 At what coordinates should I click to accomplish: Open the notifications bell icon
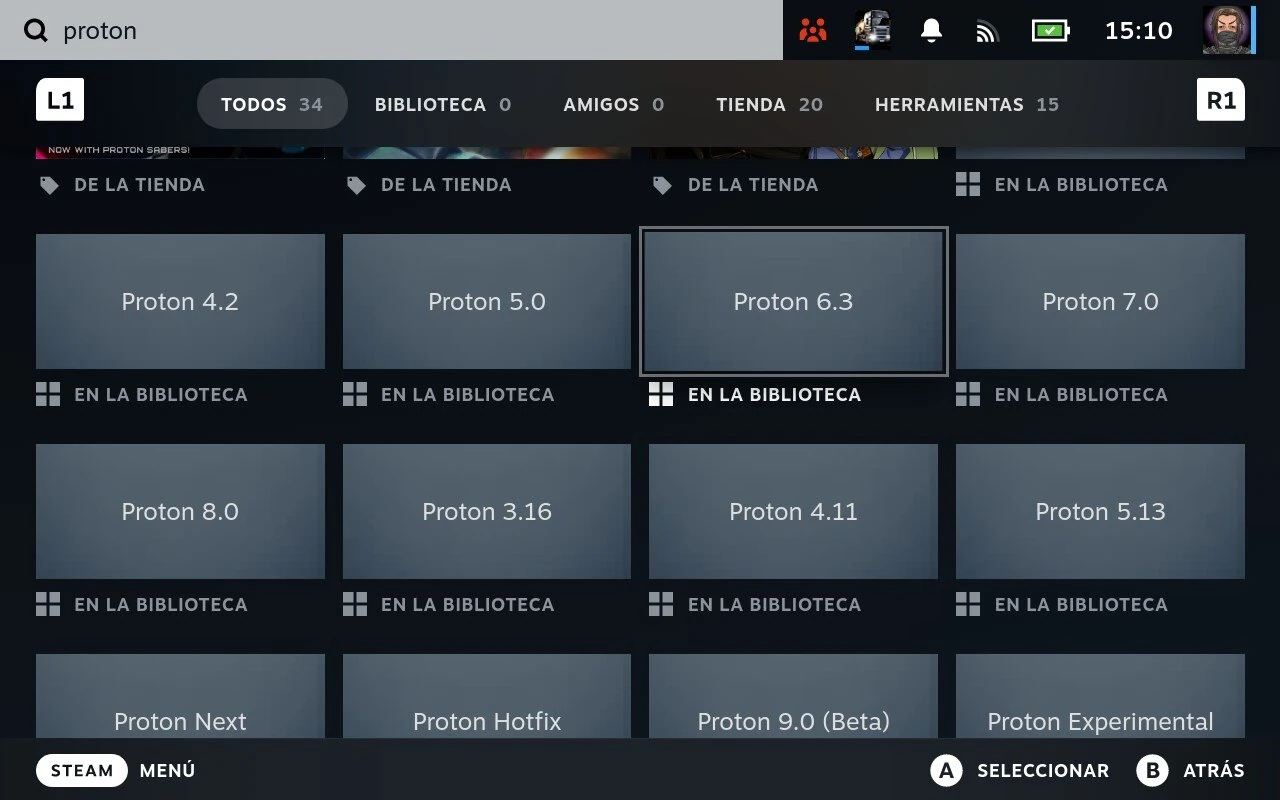pos(930,31)
